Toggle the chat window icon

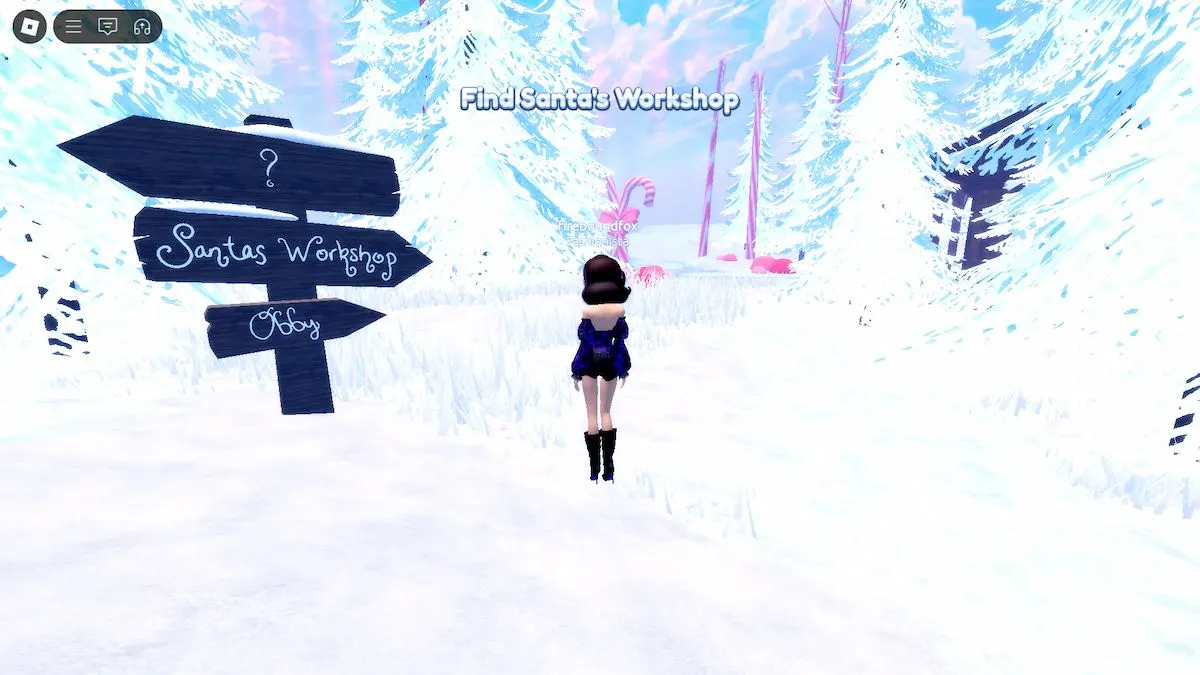click(107, 27)
